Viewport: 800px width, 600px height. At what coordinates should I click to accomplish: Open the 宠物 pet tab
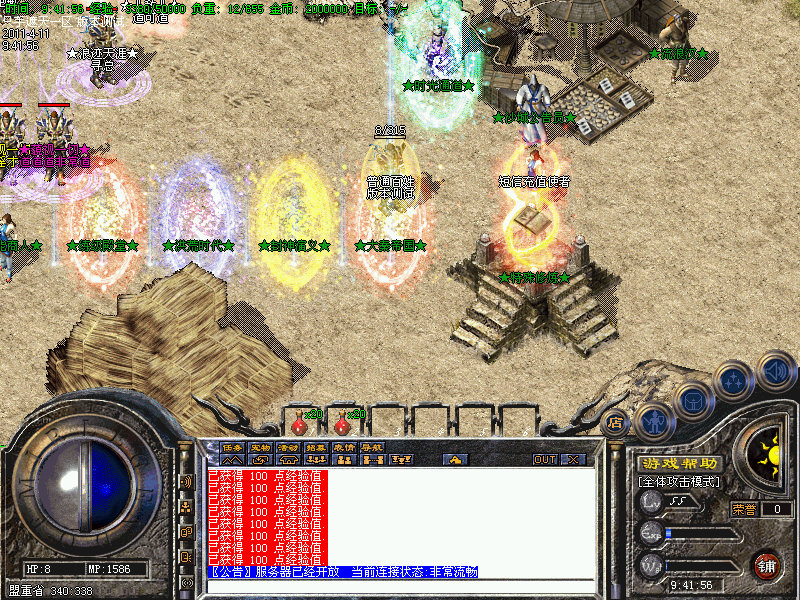point(260,447)
